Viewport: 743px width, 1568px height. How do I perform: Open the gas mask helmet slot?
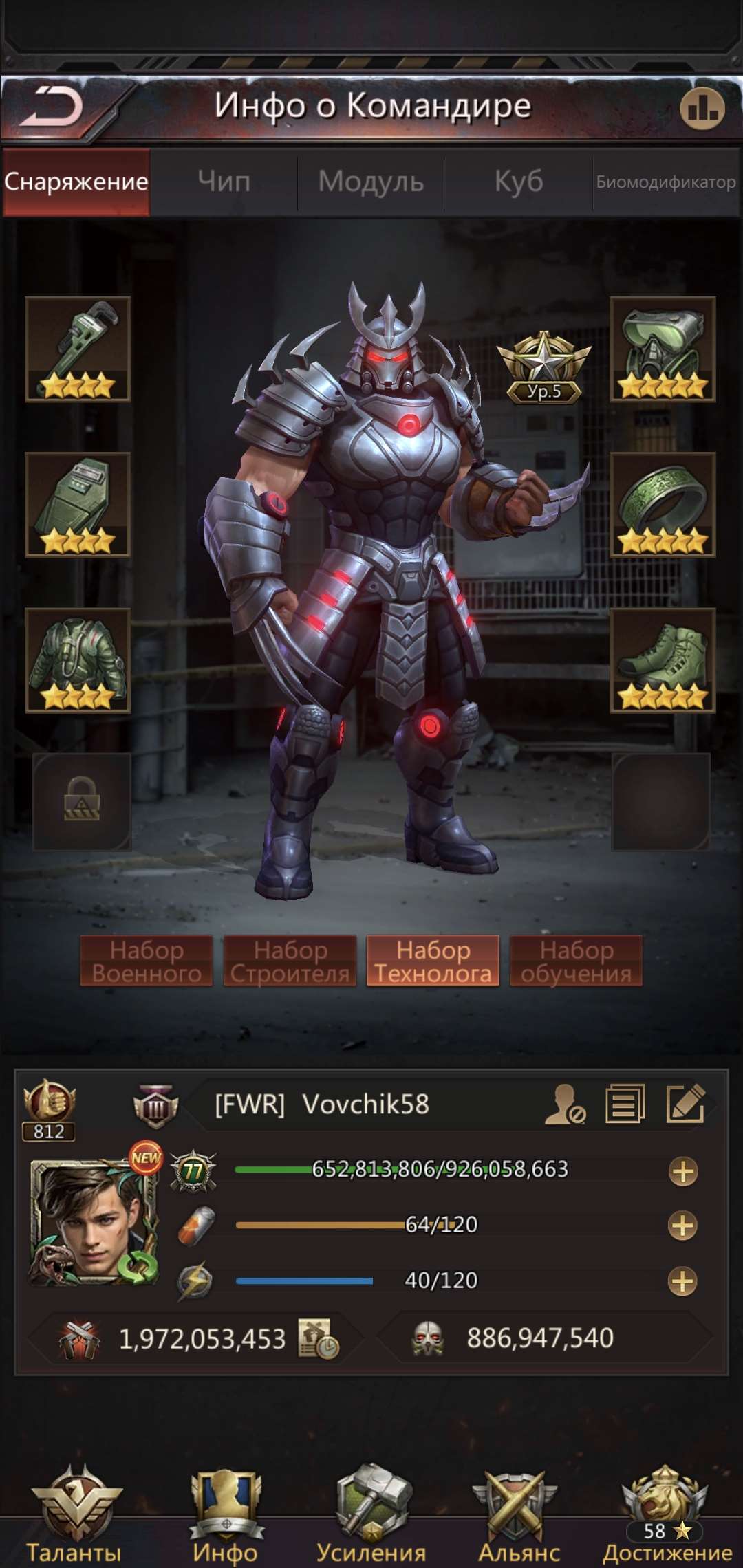(x=663, y=349)
